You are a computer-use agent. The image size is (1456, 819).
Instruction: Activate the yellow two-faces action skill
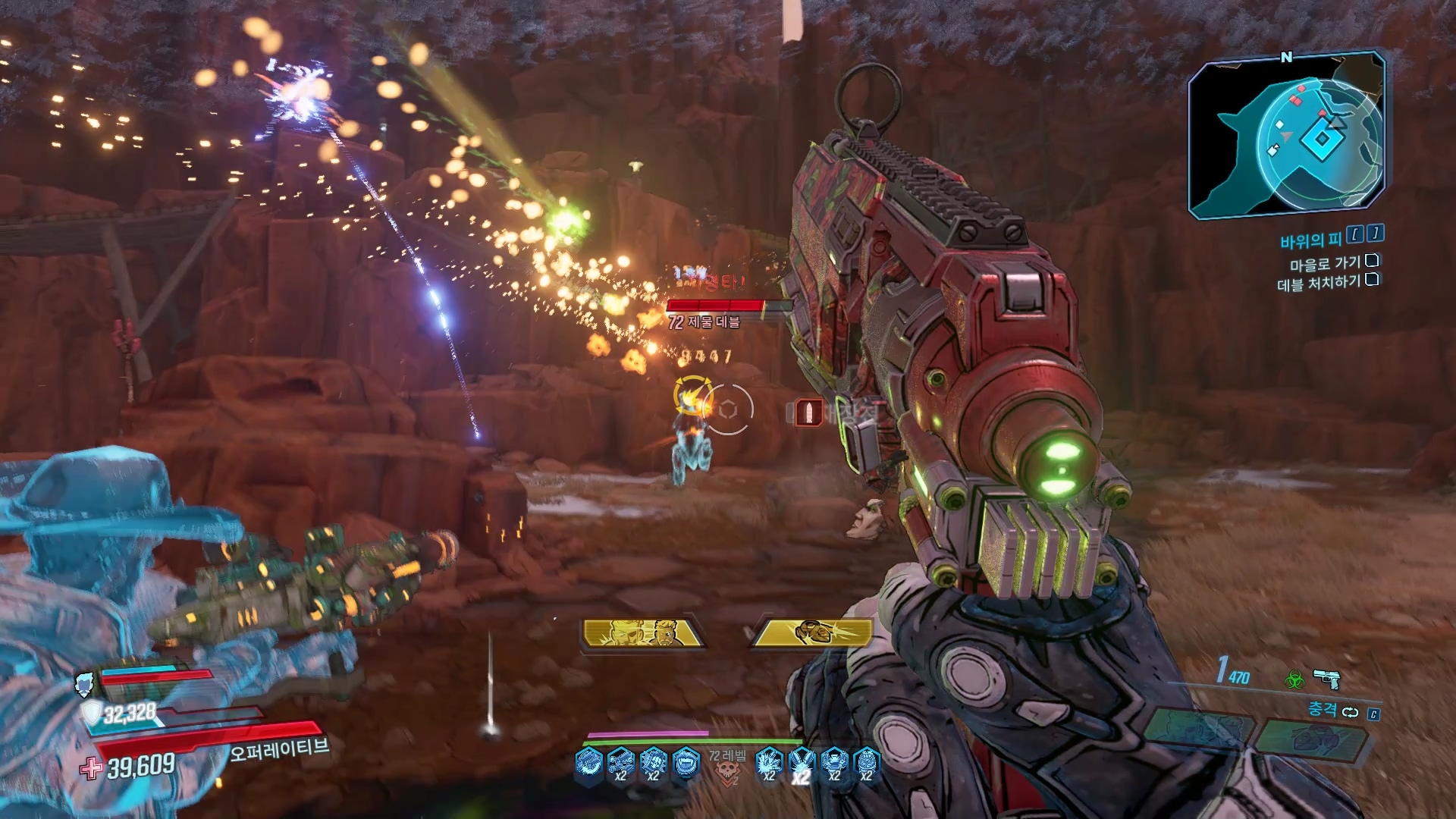click(x=643, y=633)
